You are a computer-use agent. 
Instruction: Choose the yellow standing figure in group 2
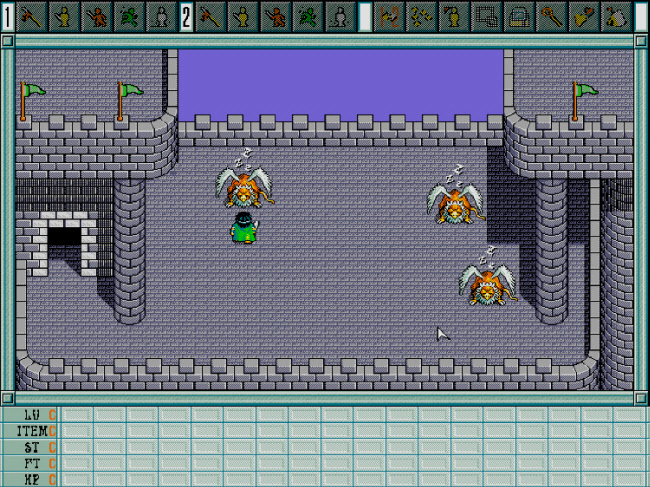tap(243, 16)
